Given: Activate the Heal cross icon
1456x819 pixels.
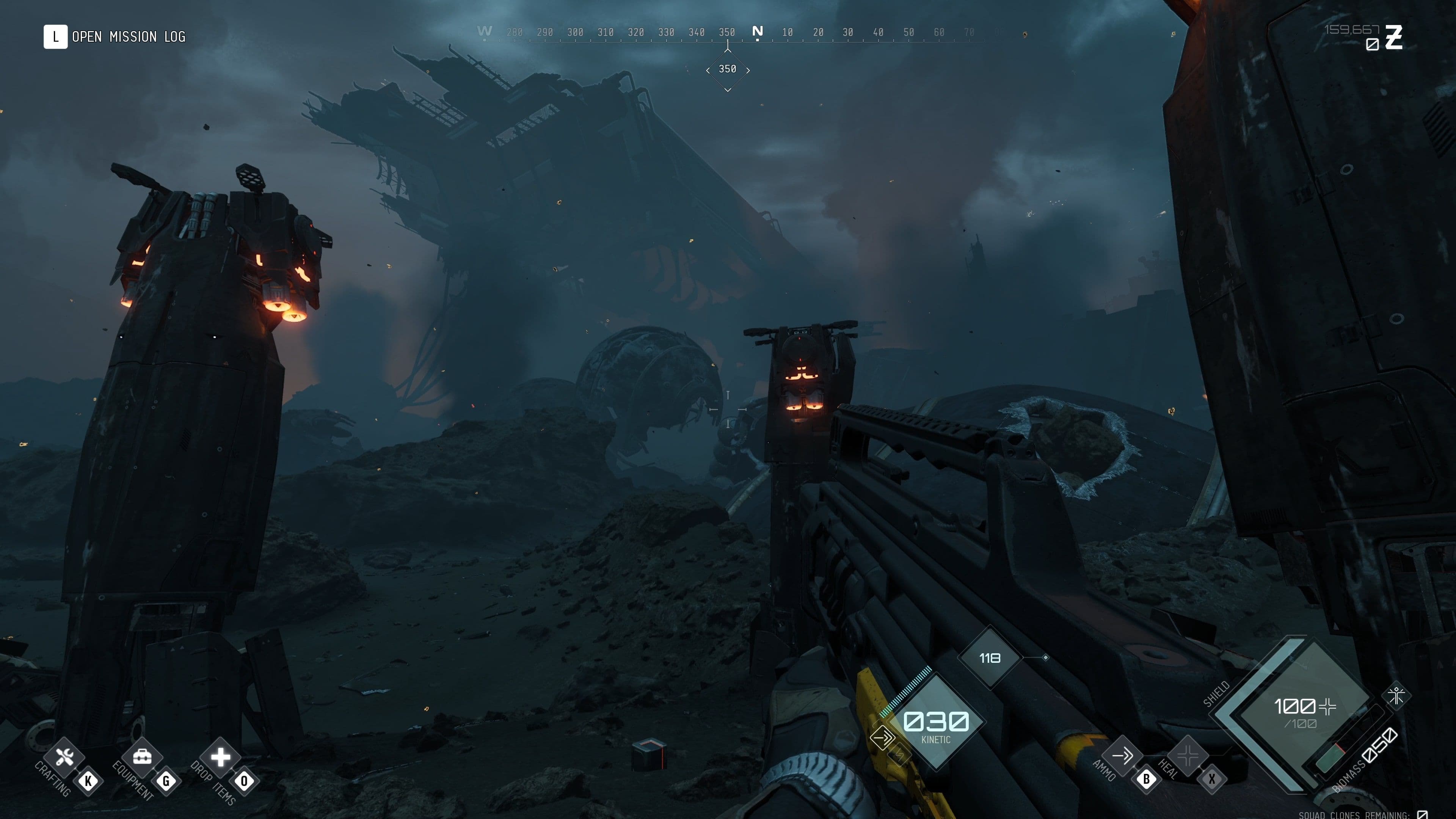Looking at the screenshot, I should pyautogui.click(x=1188, y=755).
